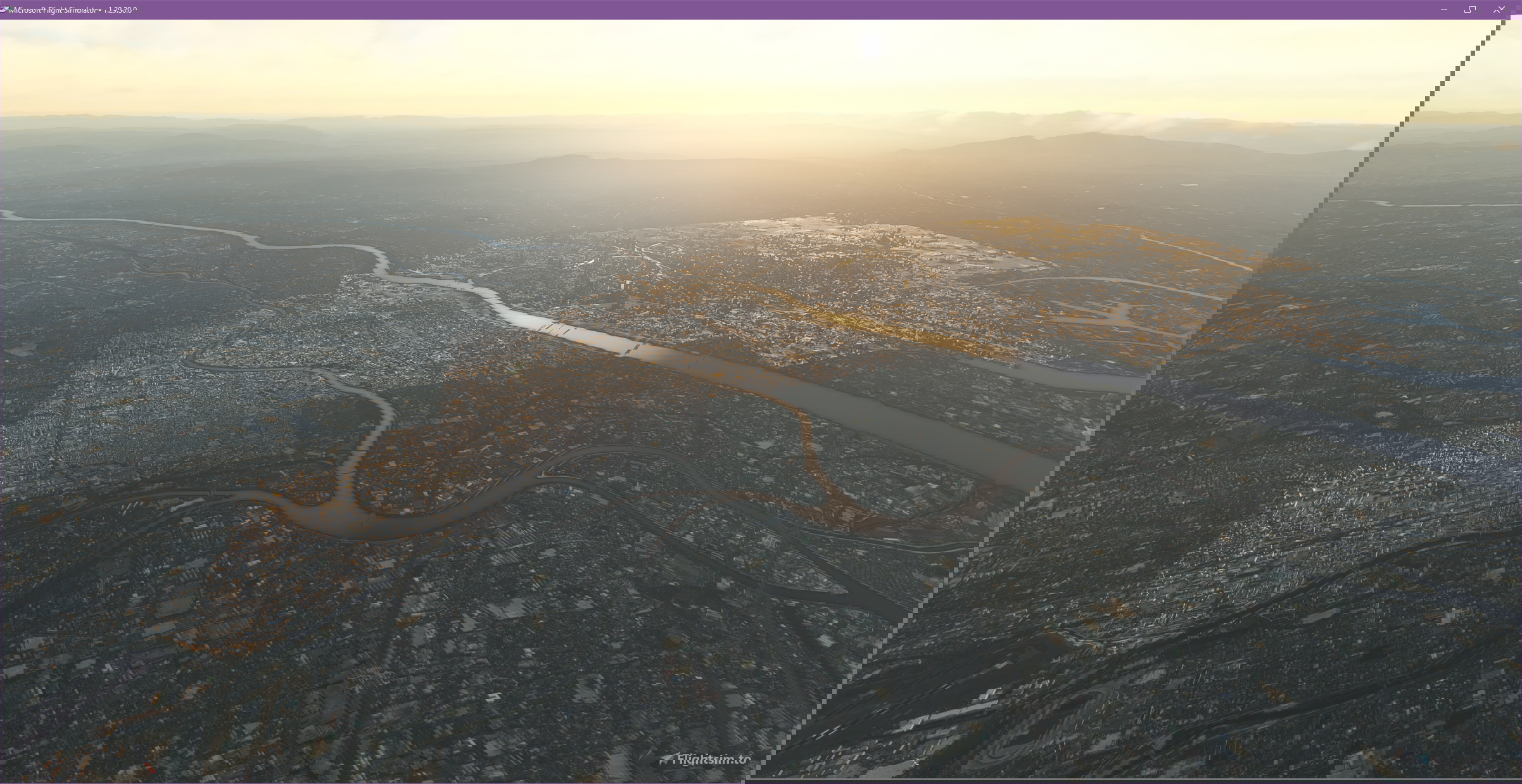Click the dense urban area bottom left
Image resolution: width=1522 pixels, height=784 pixels.
(190, 665)
